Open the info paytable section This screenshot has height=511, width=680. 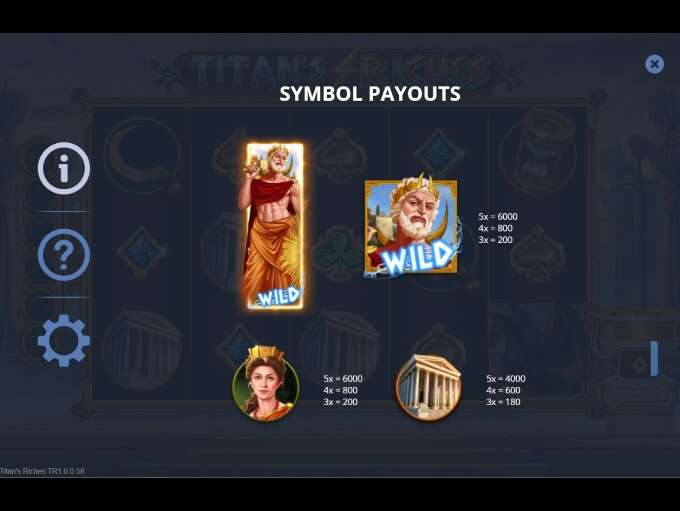click(x=64, y=168)
